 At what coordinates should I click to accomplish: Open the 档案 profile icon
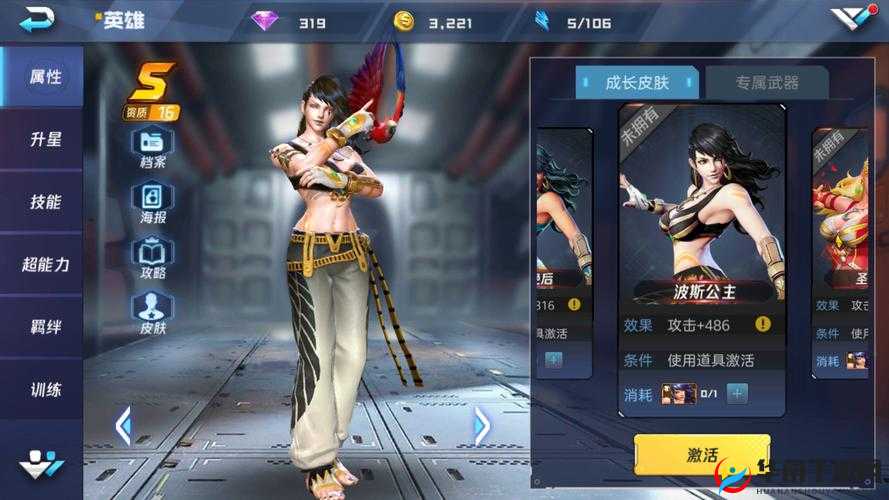pos(153,146)
